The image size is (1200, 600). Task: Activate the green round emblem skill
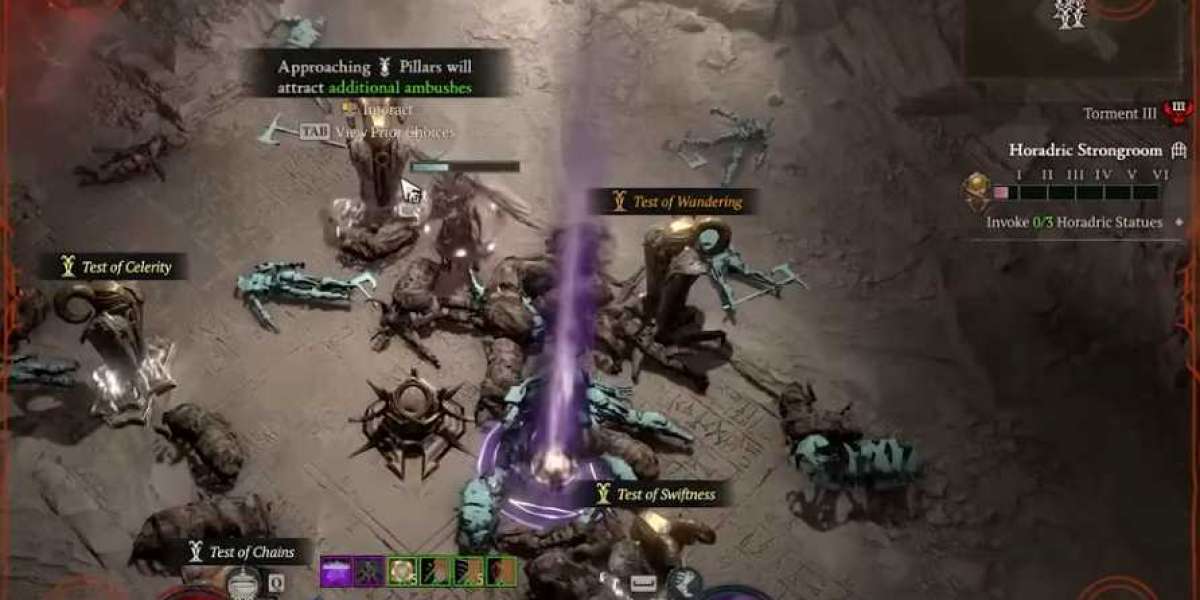(402, 571)
